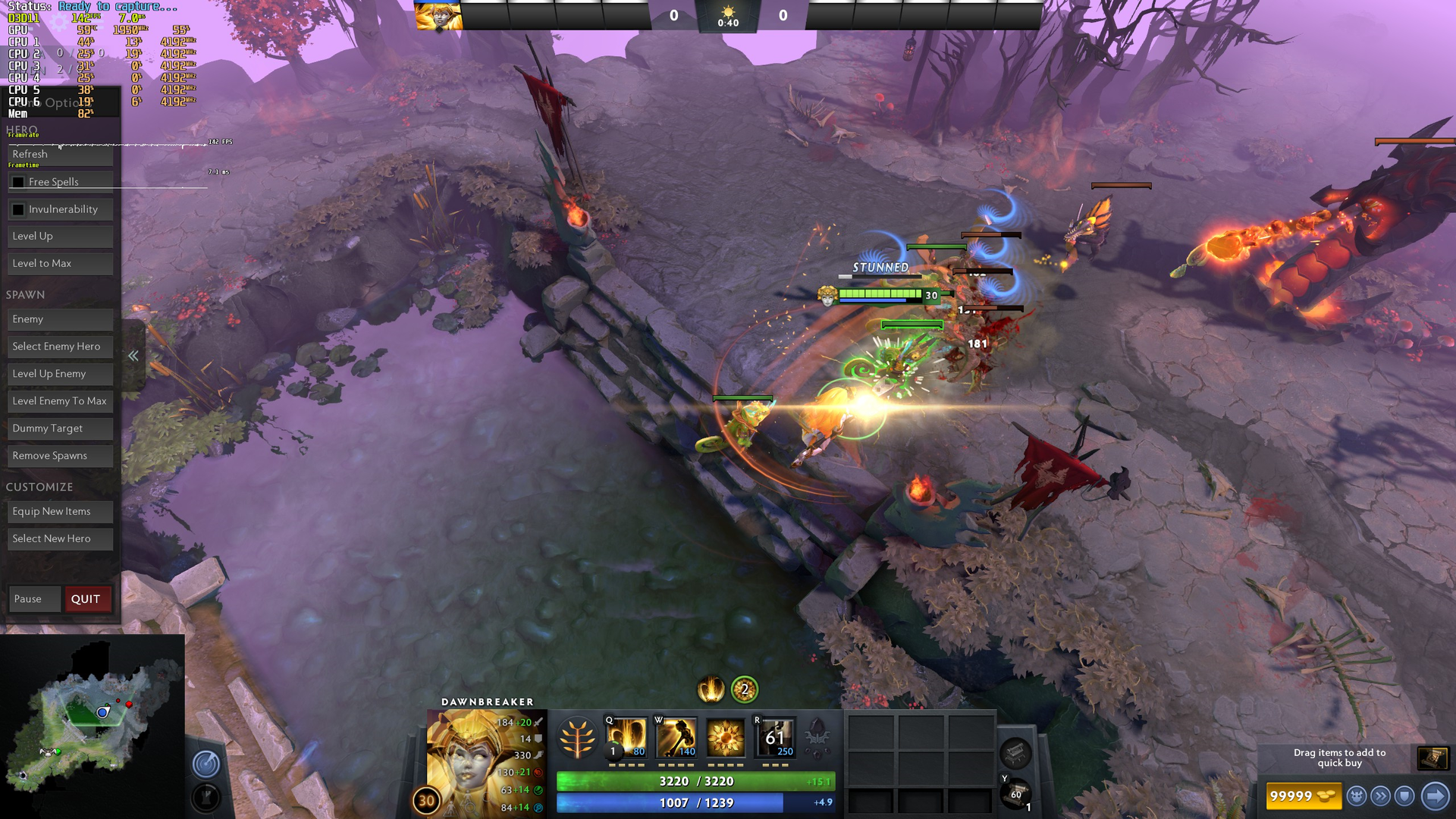1456x819 pixels.
Task: Collapse the demo panel with the double-arrow tab
Action: click(x=133, y=356)
